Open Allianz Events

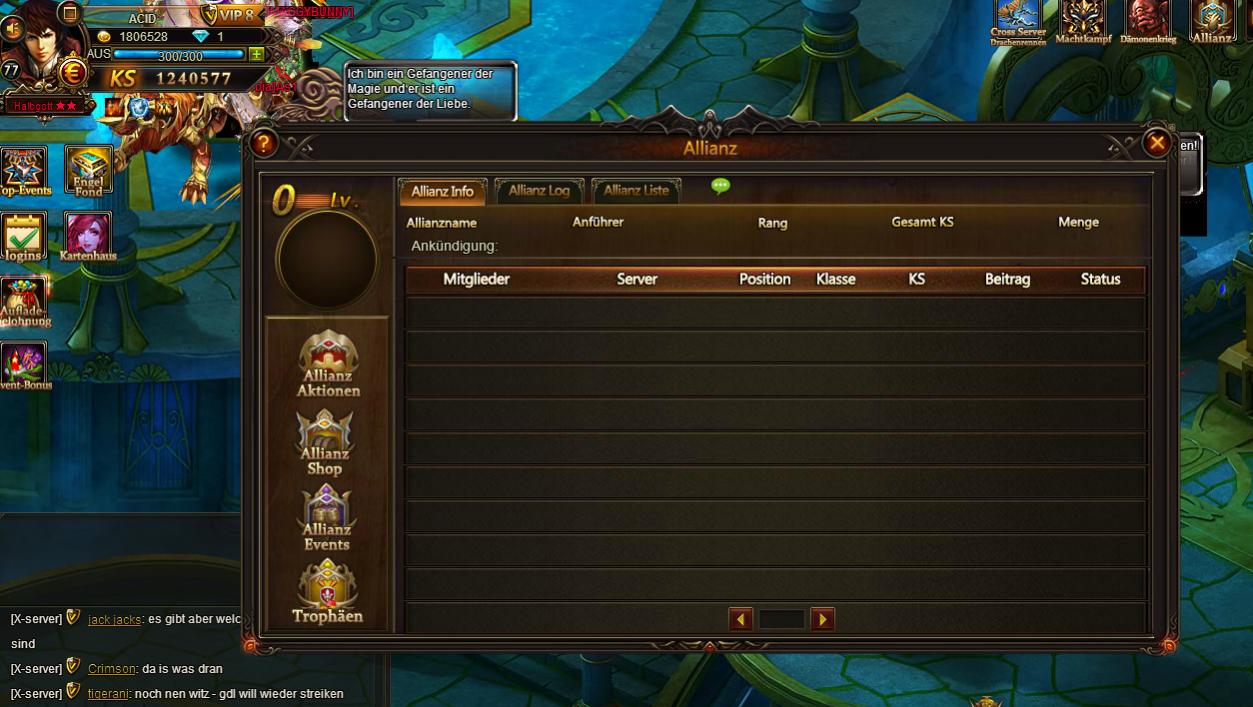(x=327, y=517)
